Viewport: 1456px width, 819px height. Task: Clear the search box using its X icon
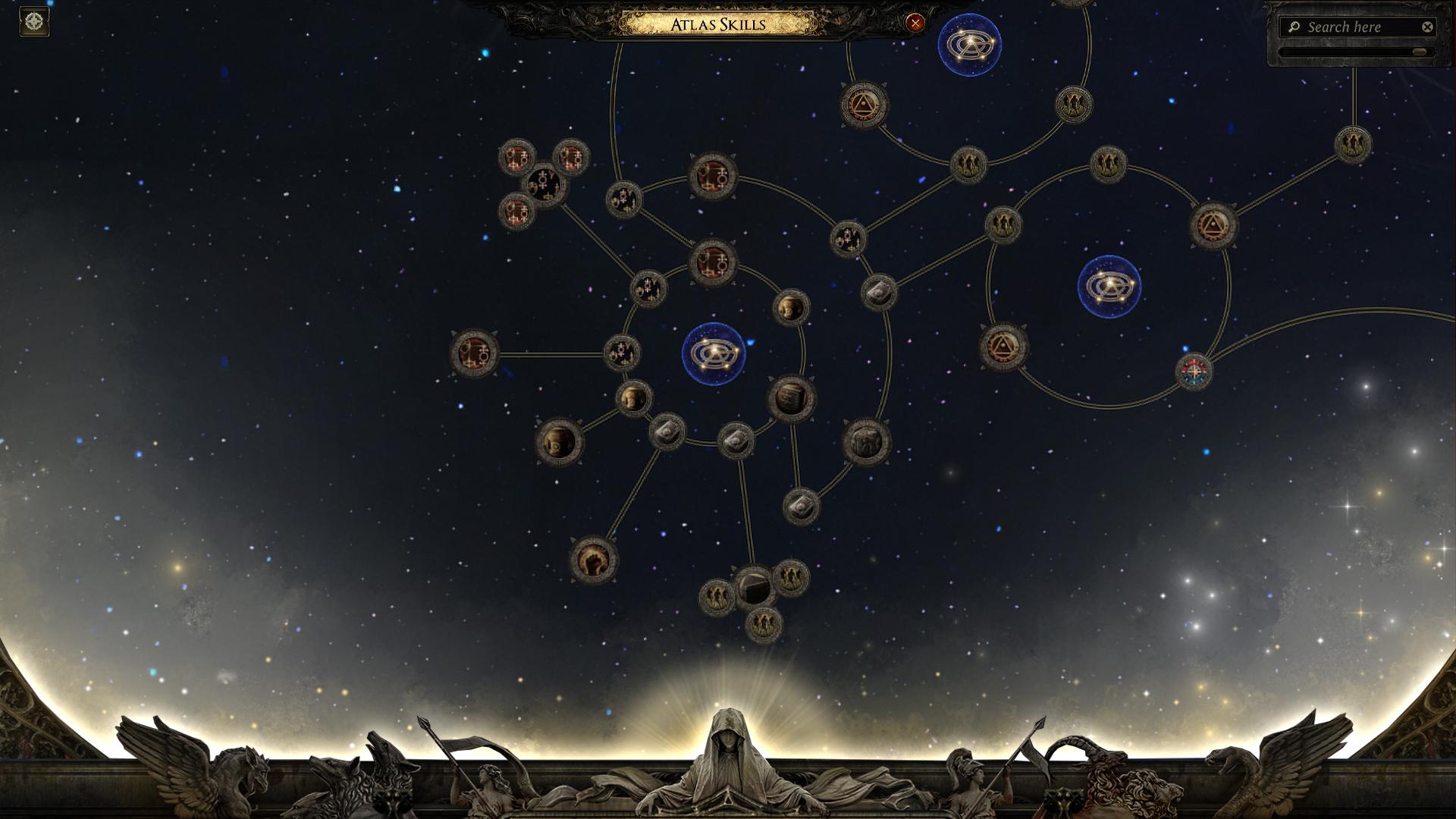1428,27
